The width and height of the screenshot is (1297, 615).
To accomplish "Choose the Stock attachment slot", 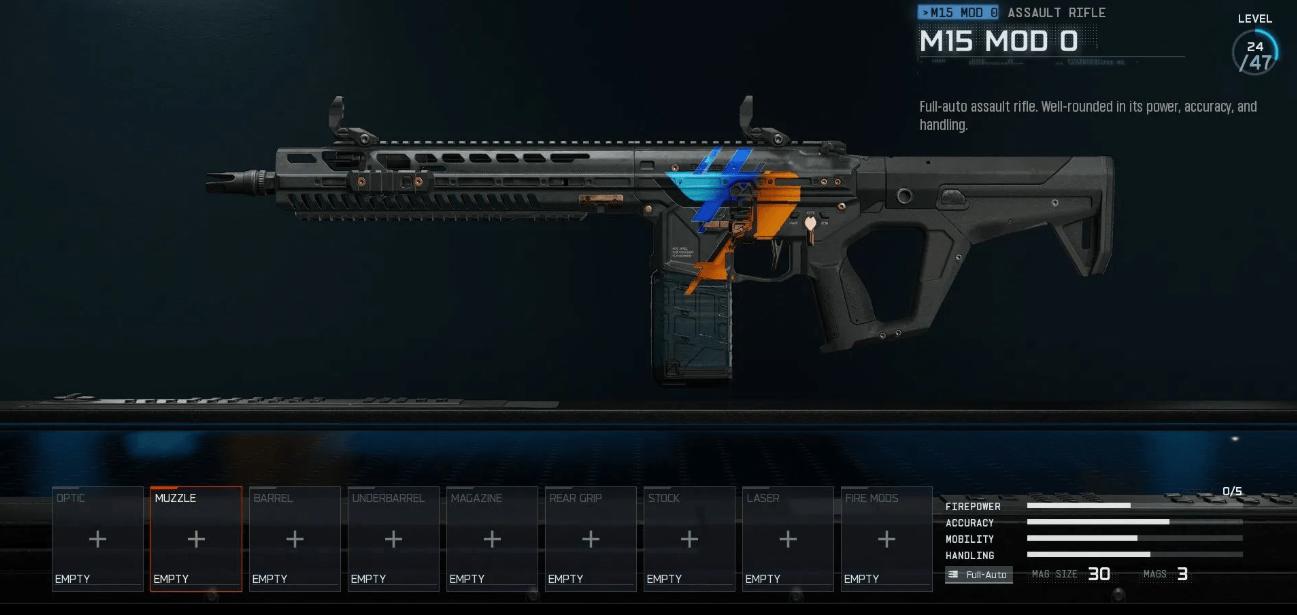I will tap(689, 539).
